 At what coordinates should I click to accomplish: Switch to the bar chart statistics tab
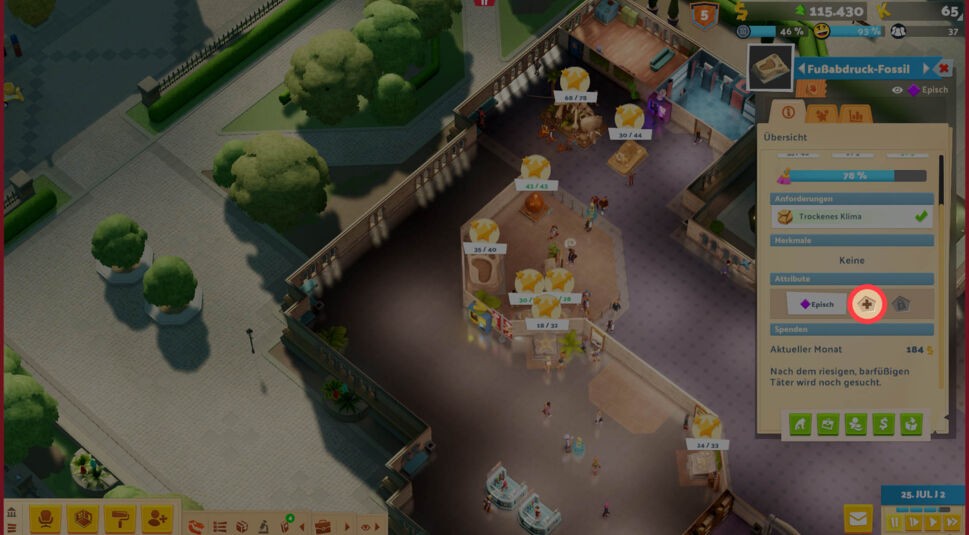click(x=855, y=114)
